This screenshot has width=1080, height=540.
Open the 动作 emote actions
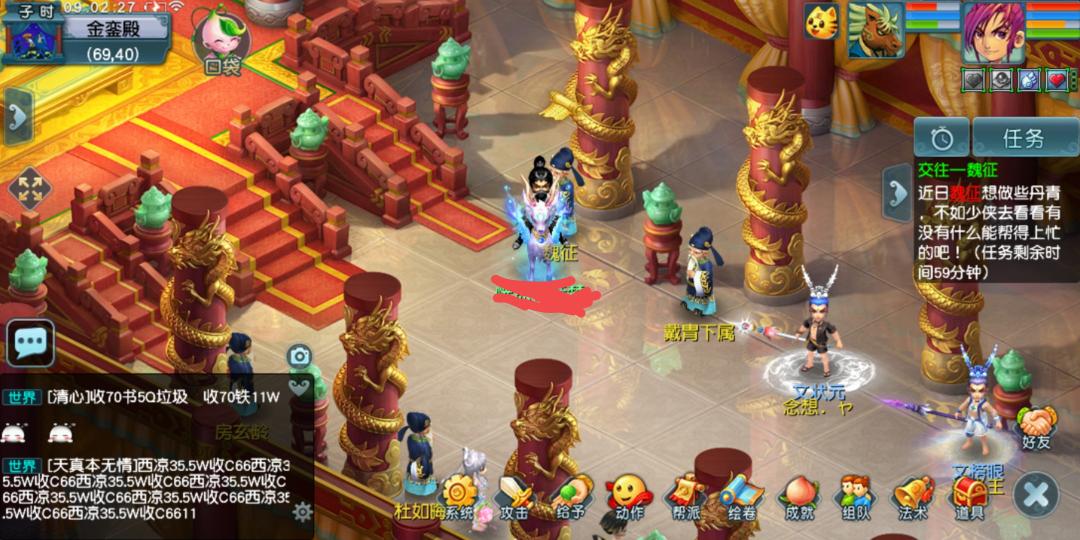pos(629,496)
